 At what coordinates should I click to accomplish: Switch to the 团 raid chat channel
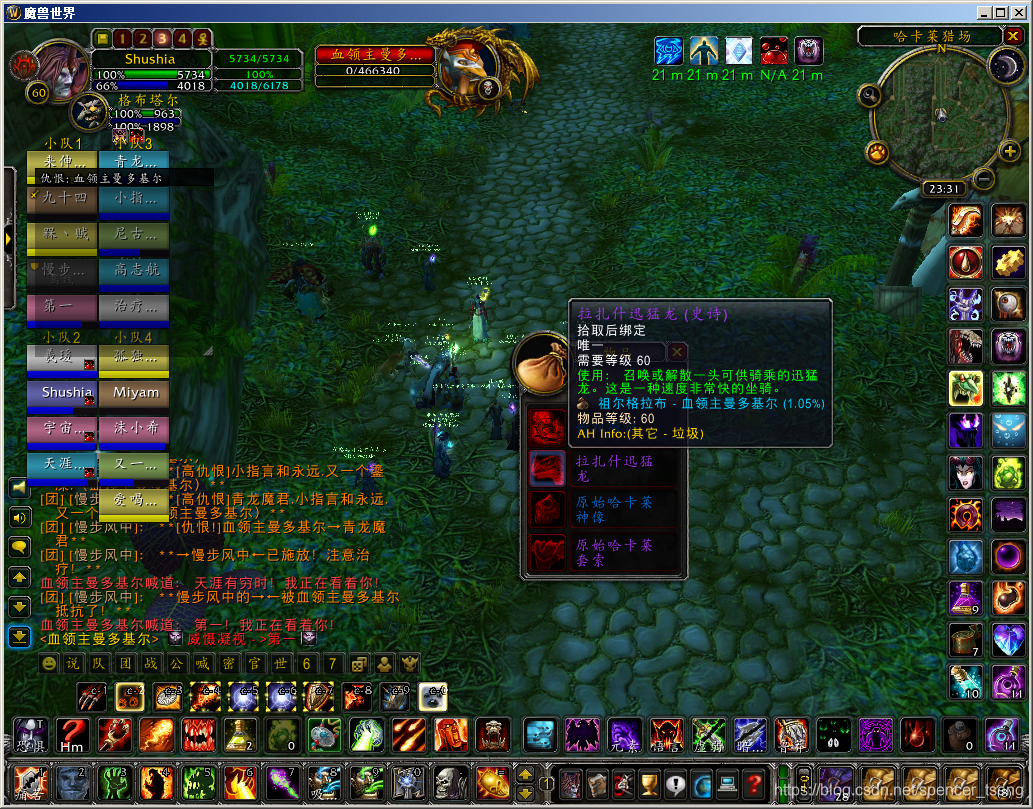pyautogui.click(x=124, y=663)
